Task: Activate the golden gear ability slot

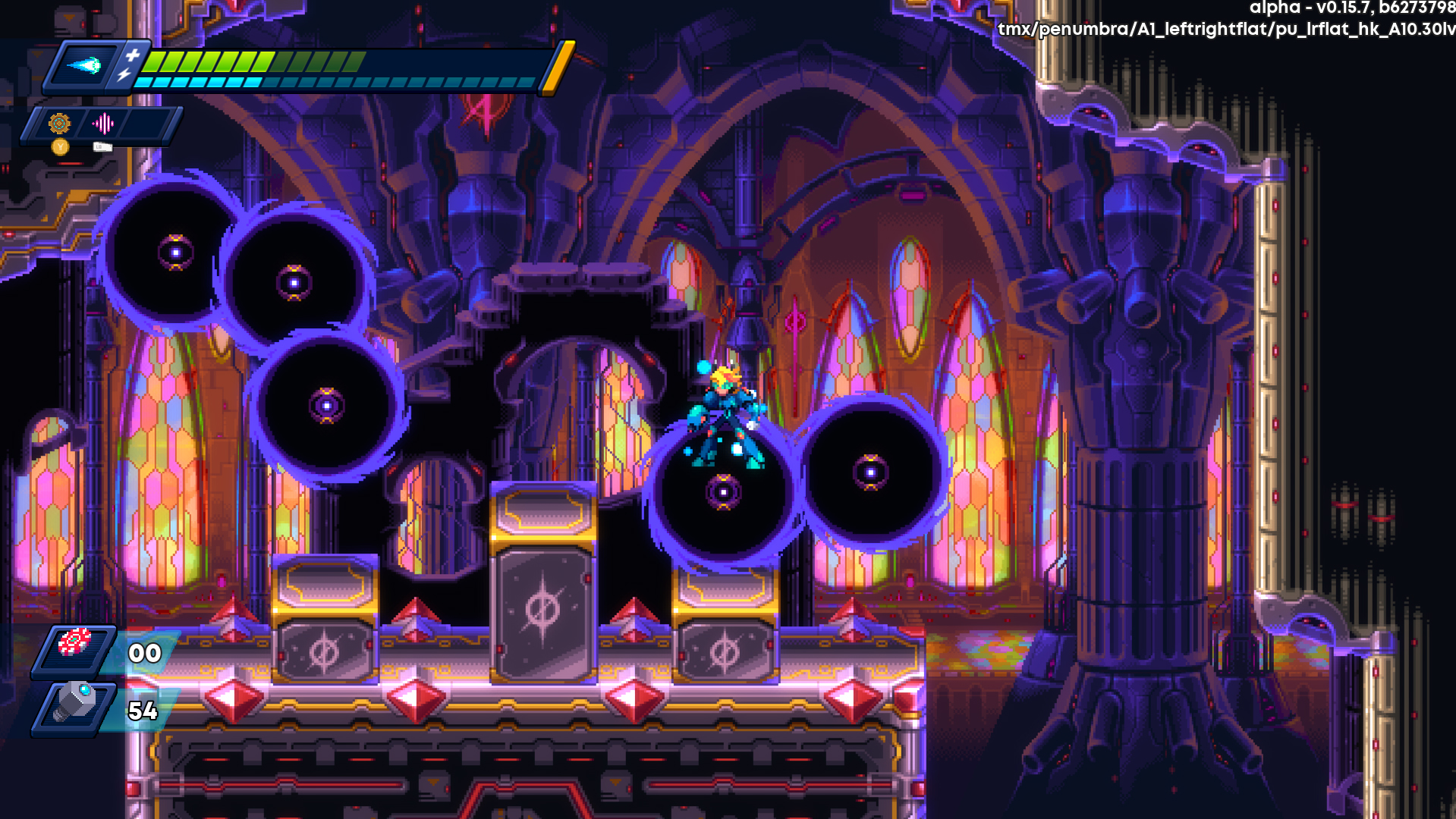Action: point(59,123)
